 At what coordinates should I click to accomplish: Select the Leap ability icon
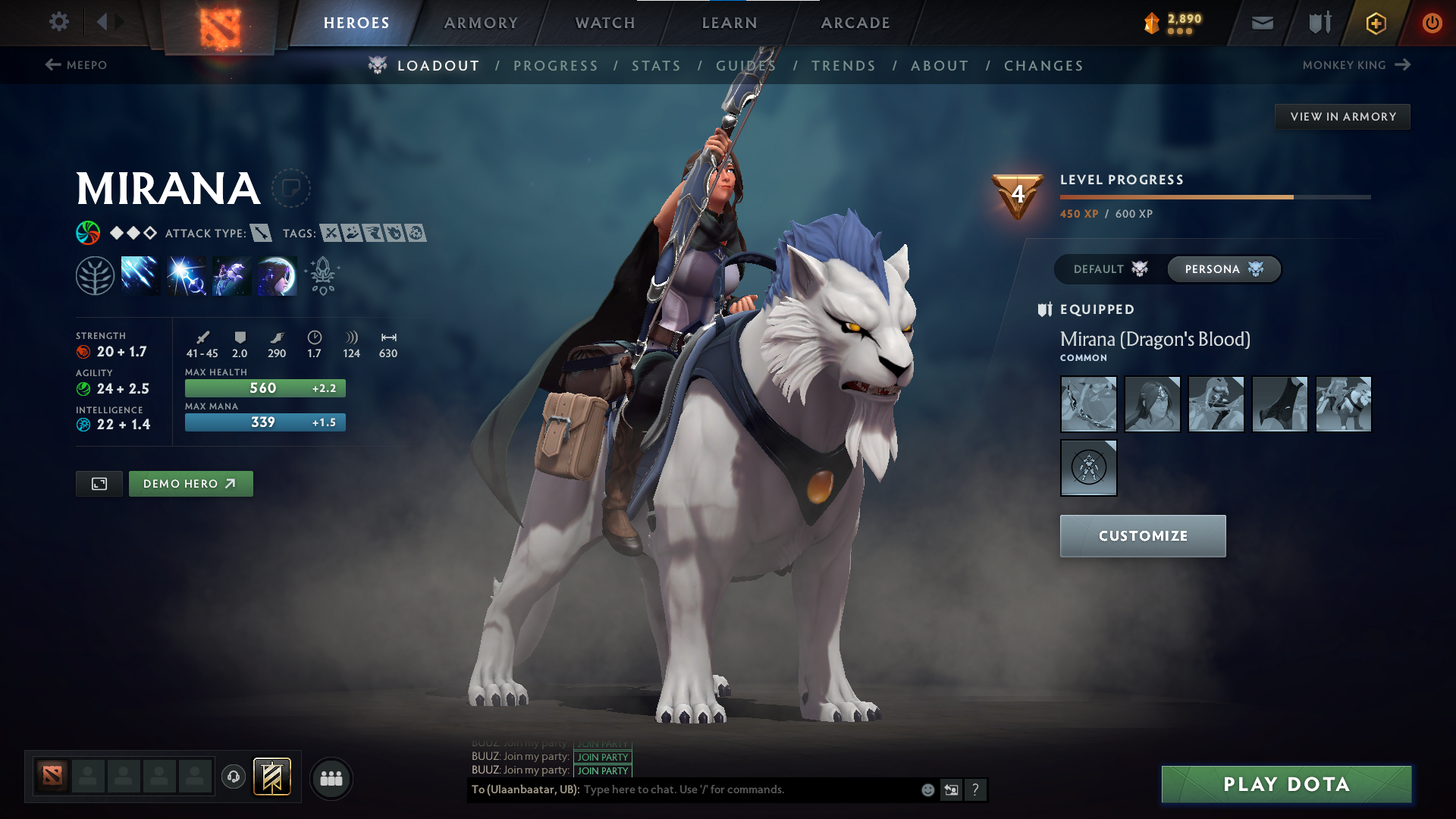[231, 275]
